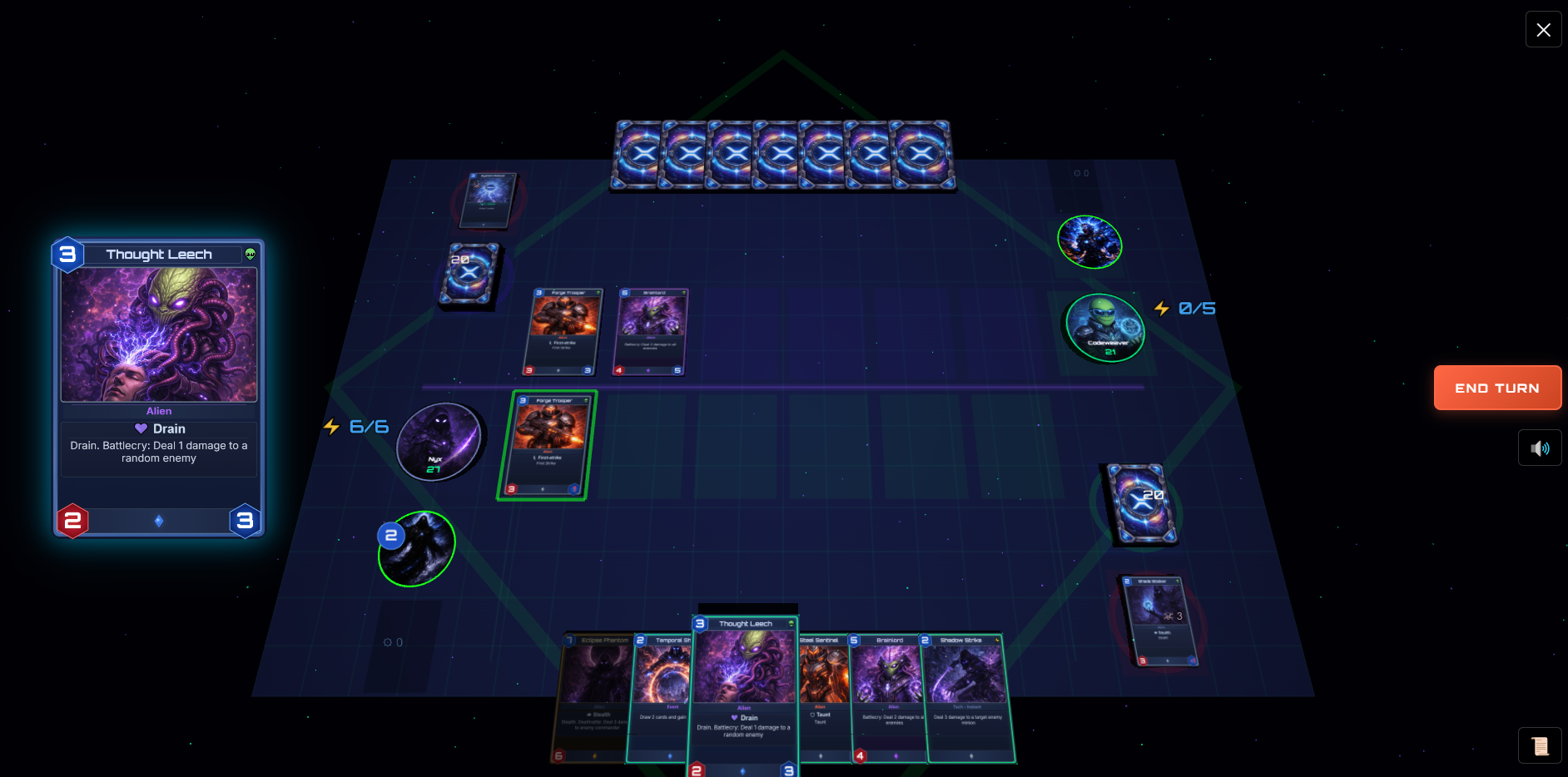Select the Nyx commander portrait

click(x=440, y=442)
